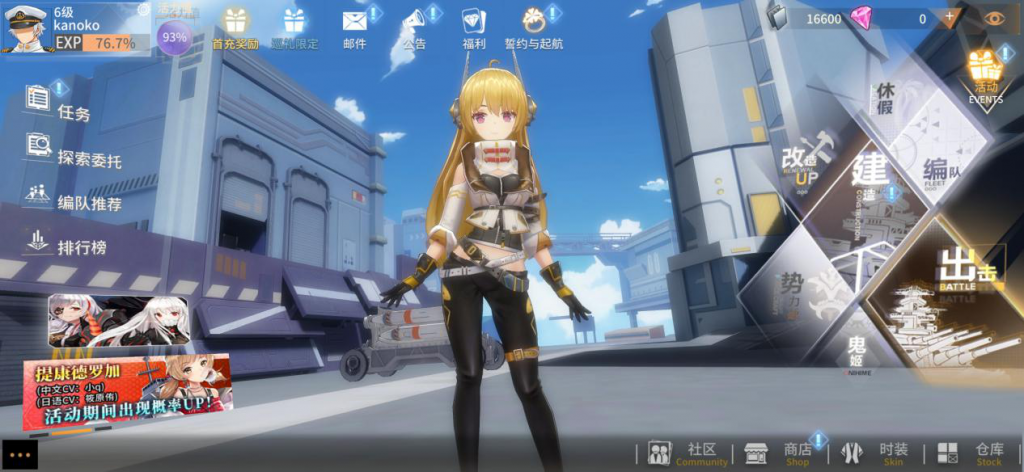
Task: Open the 社区 Community tab
Action: click(x=685, y=453)
